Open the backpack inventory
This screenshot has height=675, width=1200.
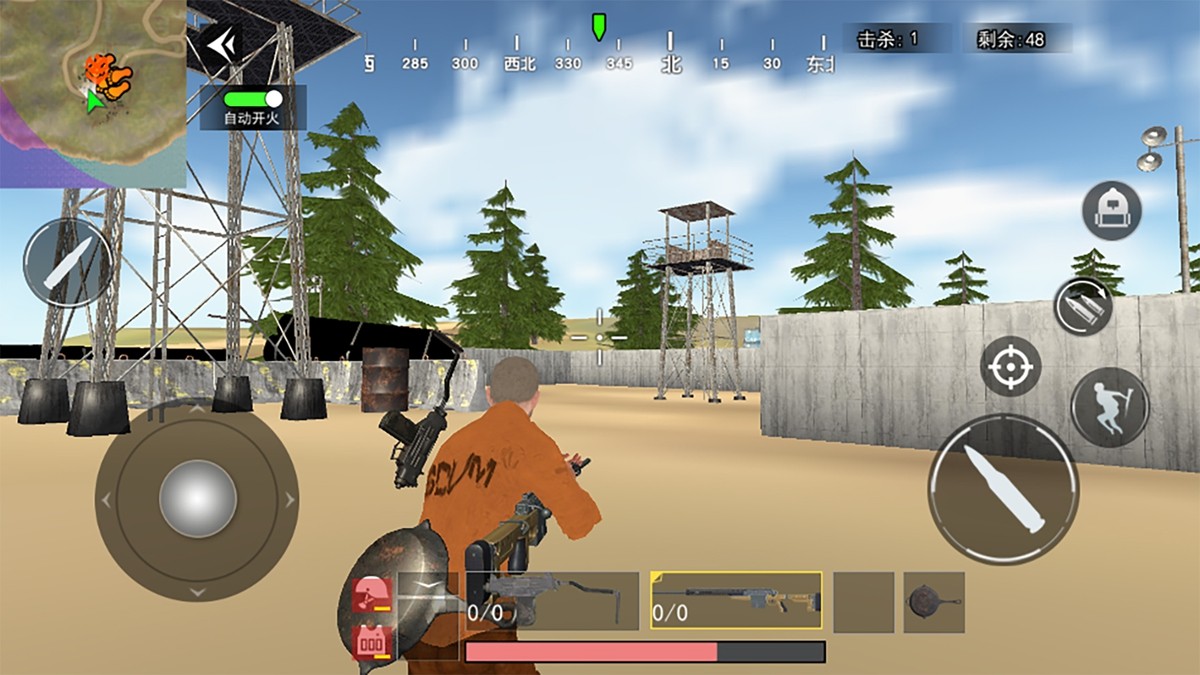[x=1111, y=210]
